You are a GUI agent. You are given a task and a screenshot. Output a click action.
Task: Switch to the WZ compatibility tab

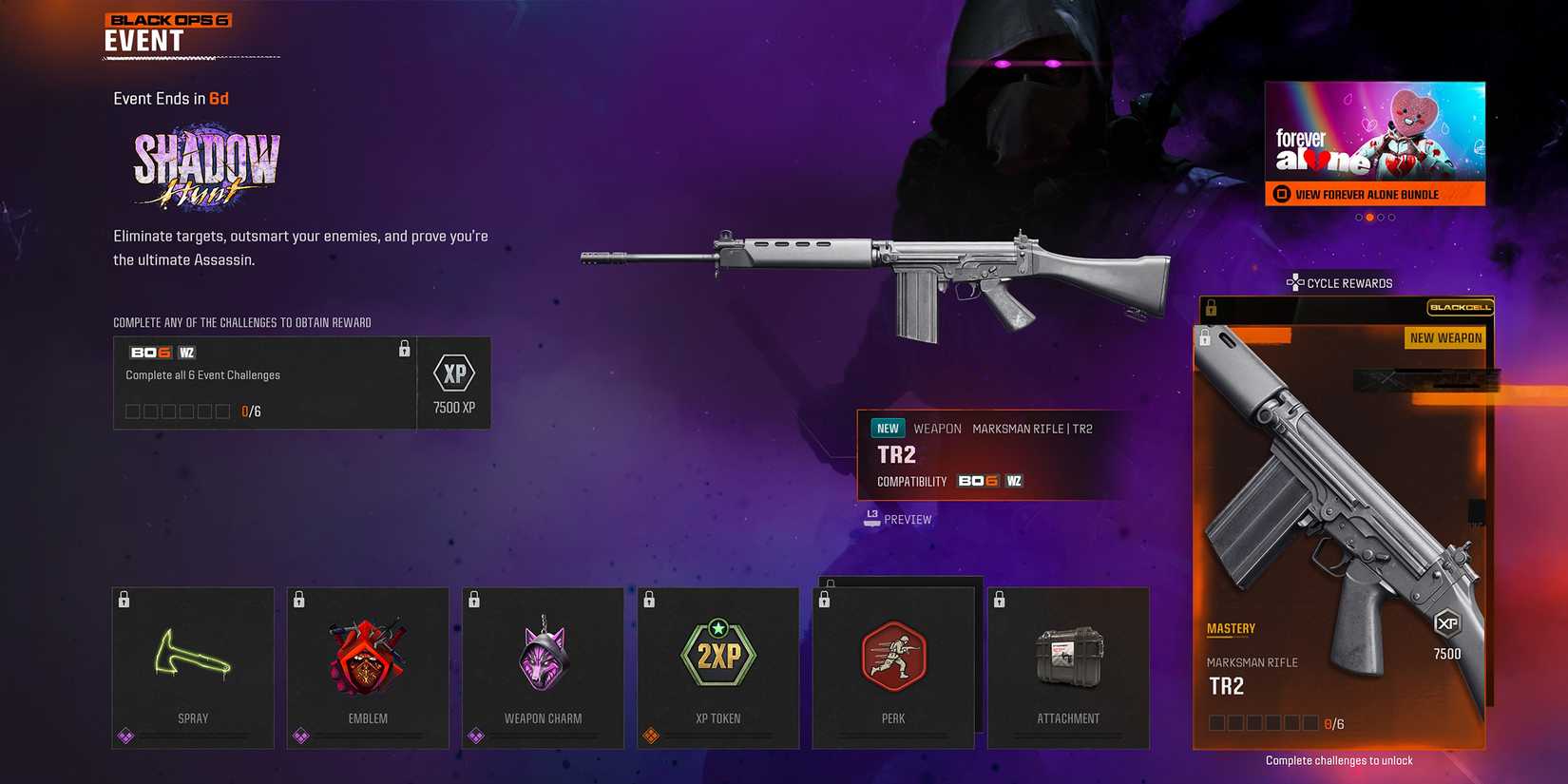click(x=1013, y=481)
